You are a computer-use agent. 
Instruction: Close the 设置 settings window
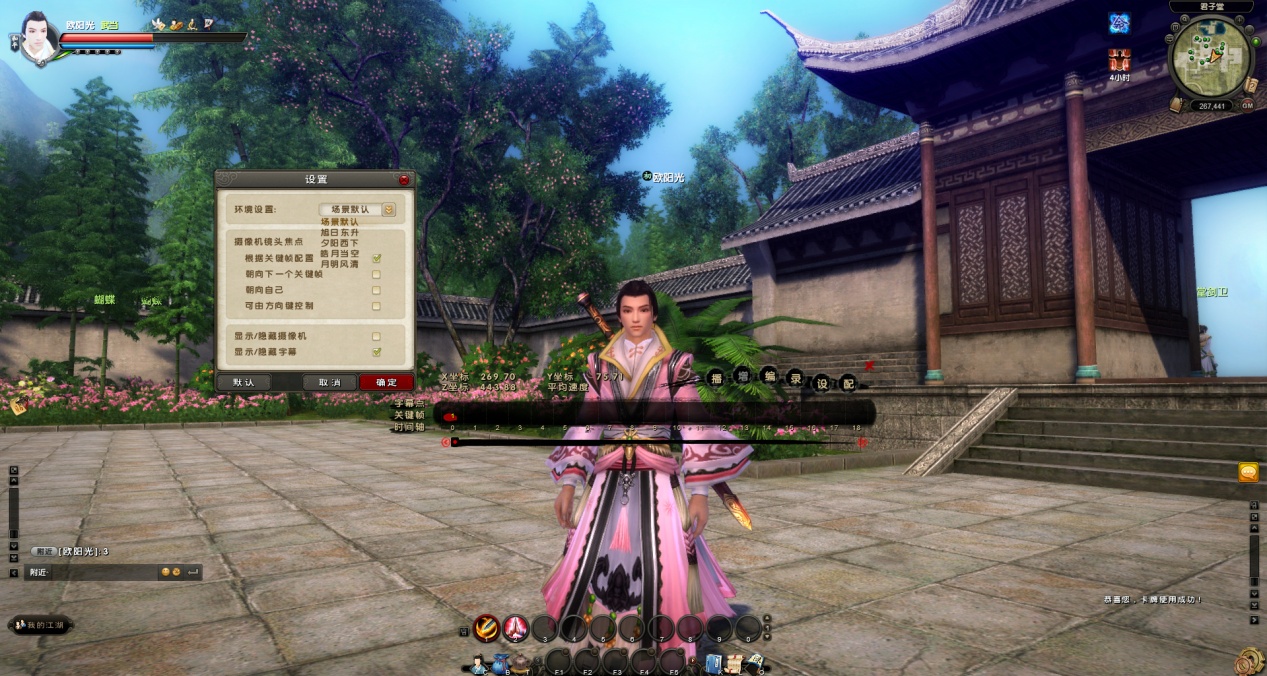point(404,180)
